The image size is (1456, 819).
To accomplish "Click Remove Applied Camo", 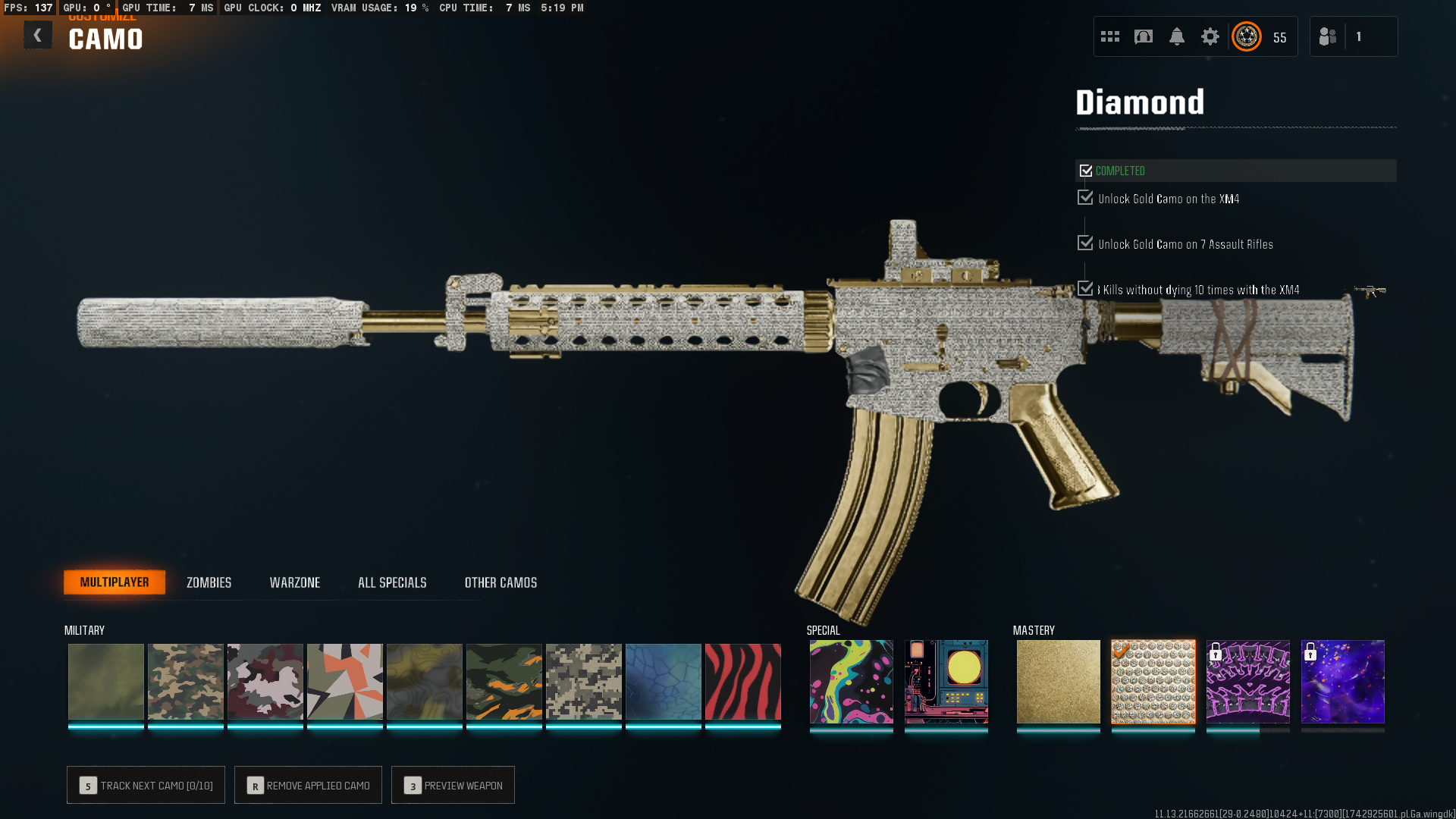I will (308, 785).
